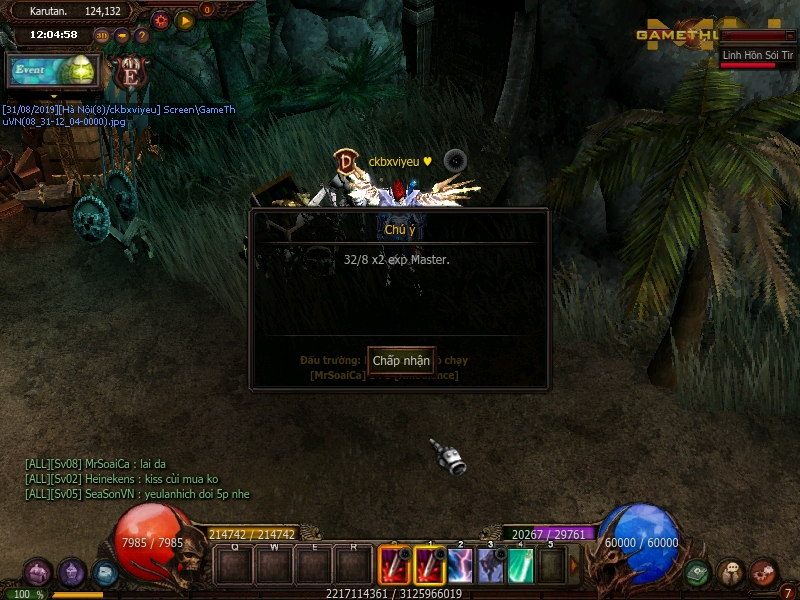The width and height of the screenshot is (800, 600).
Task: Open the green book quest icon
Action: click(x=698, y=573)
